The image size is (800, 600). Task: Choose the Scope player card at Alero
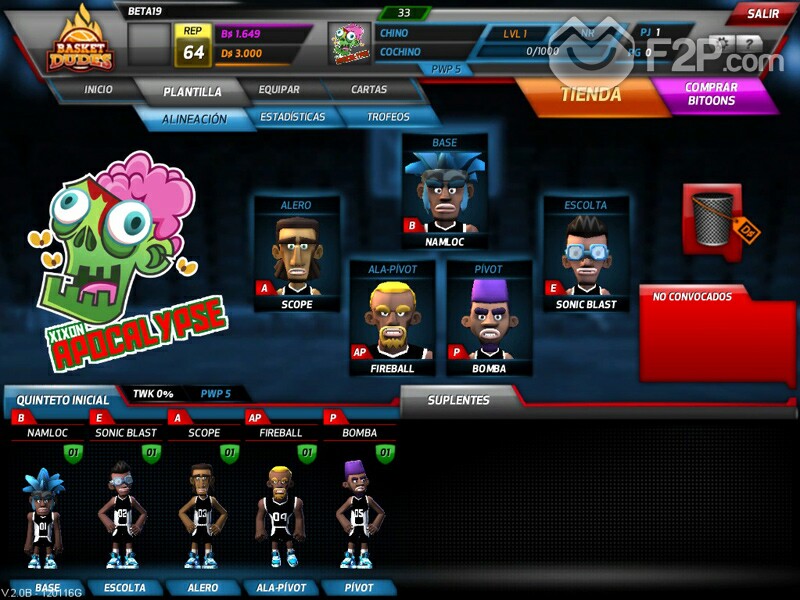[296, 255]
